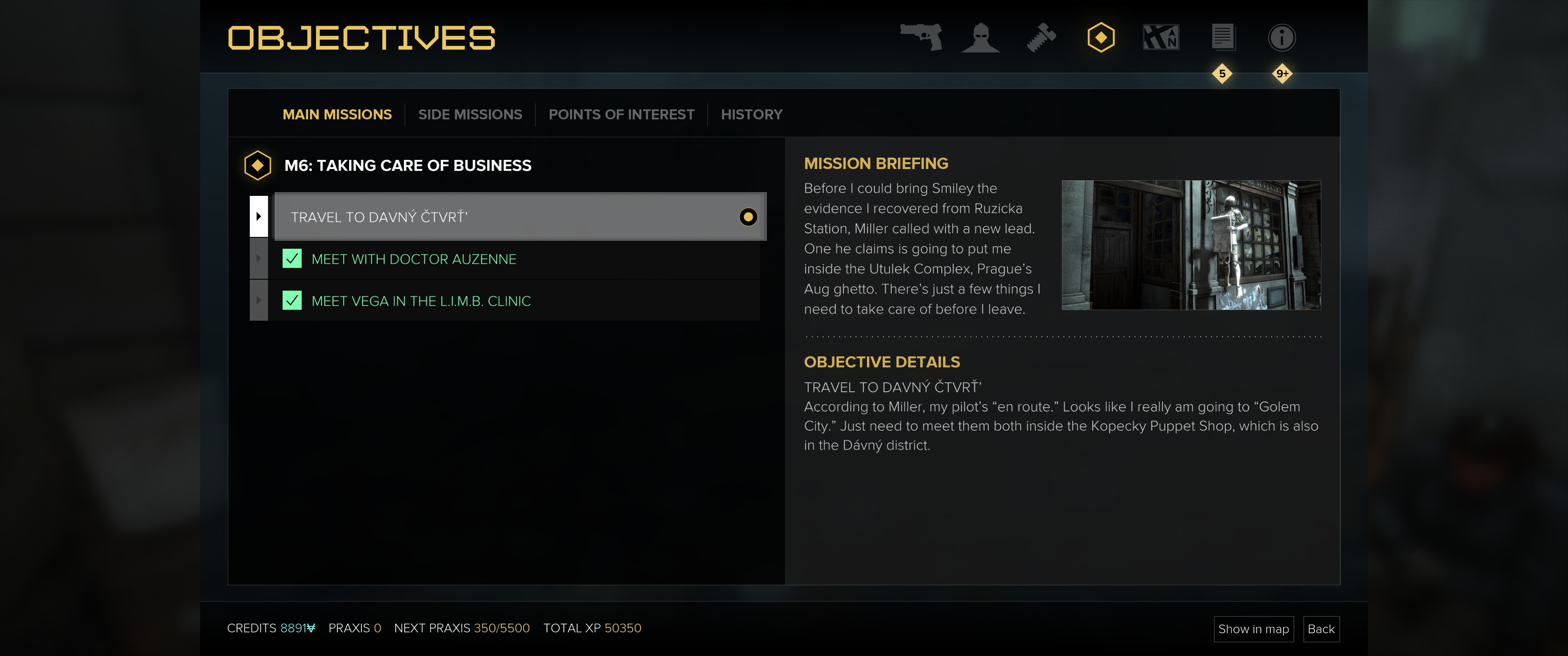Open the character augmentations head icon
Viewport: 1568px width, 656px height.
[980, 38]
